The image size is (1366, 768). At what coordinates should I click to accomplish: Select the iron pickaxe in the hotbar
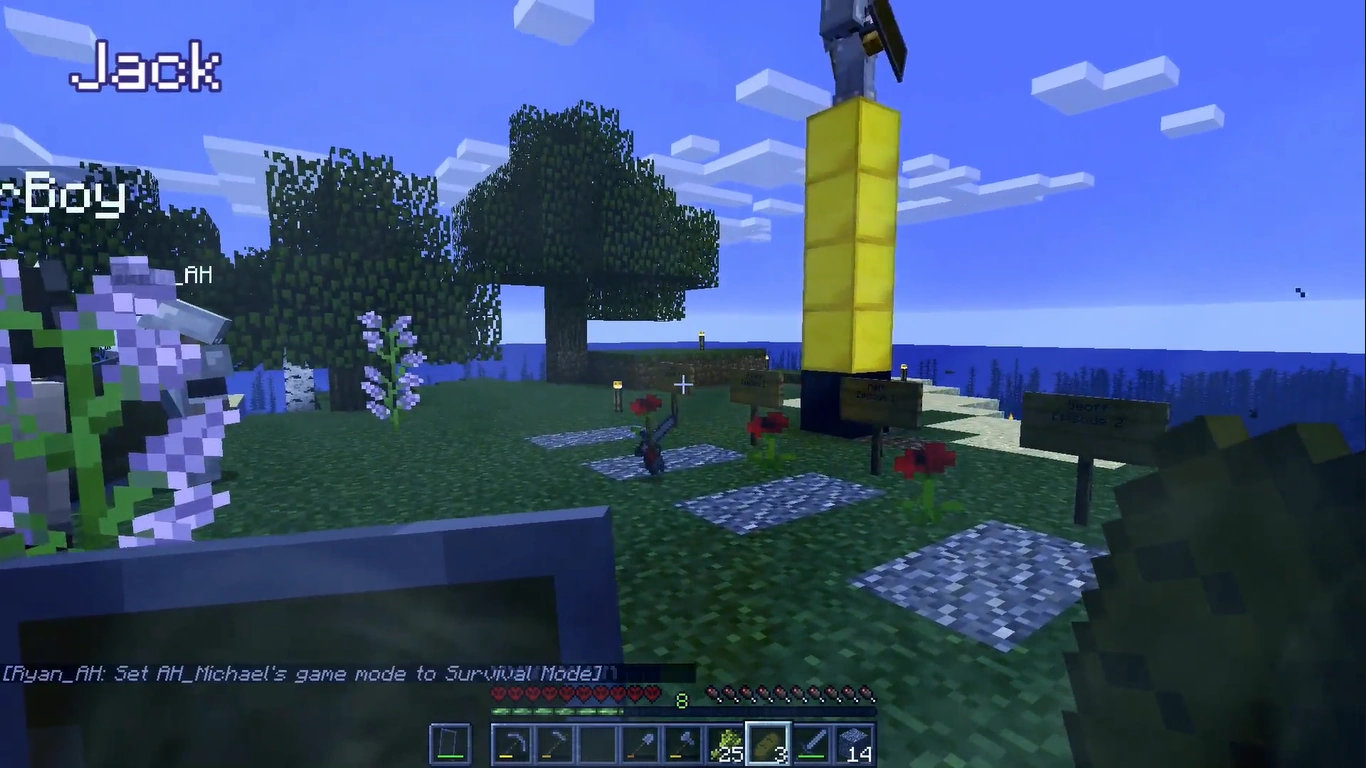[514, 742]
